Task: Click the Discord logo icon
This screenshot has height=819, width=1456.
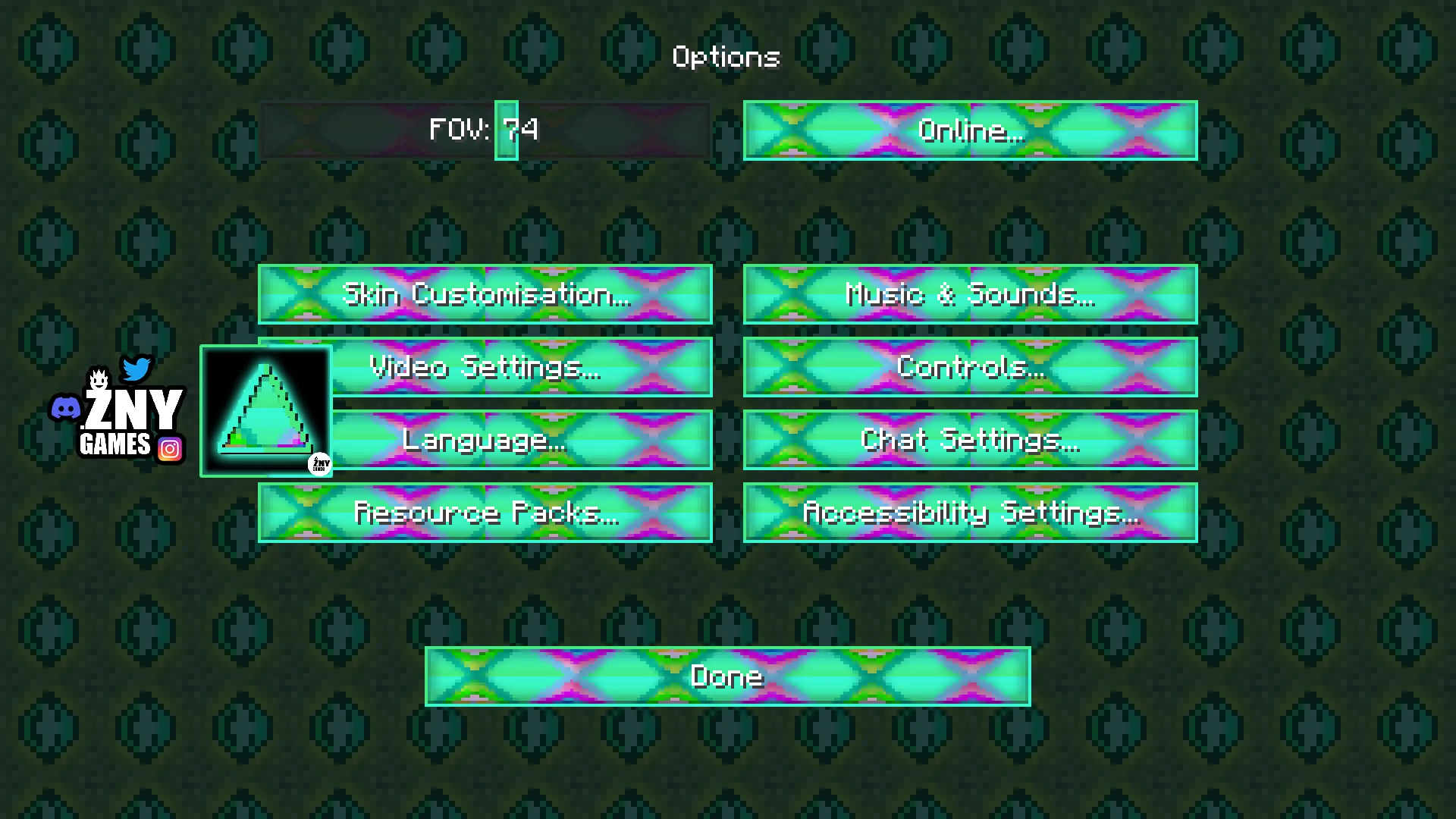Action: click(x=65, y=409)
